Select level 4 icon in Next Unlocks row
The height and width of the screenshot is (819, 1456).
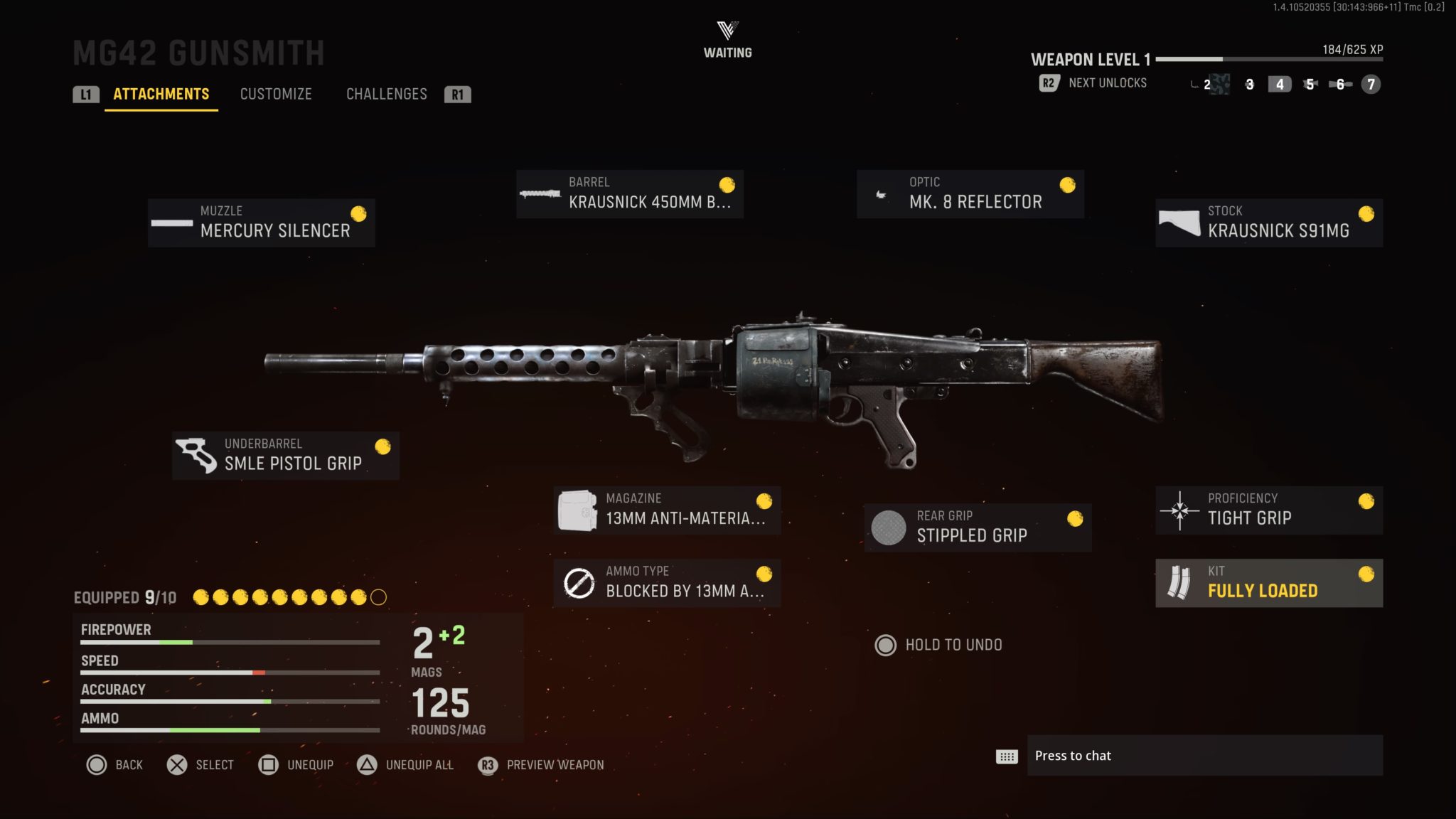click(x=1279, y=84)
